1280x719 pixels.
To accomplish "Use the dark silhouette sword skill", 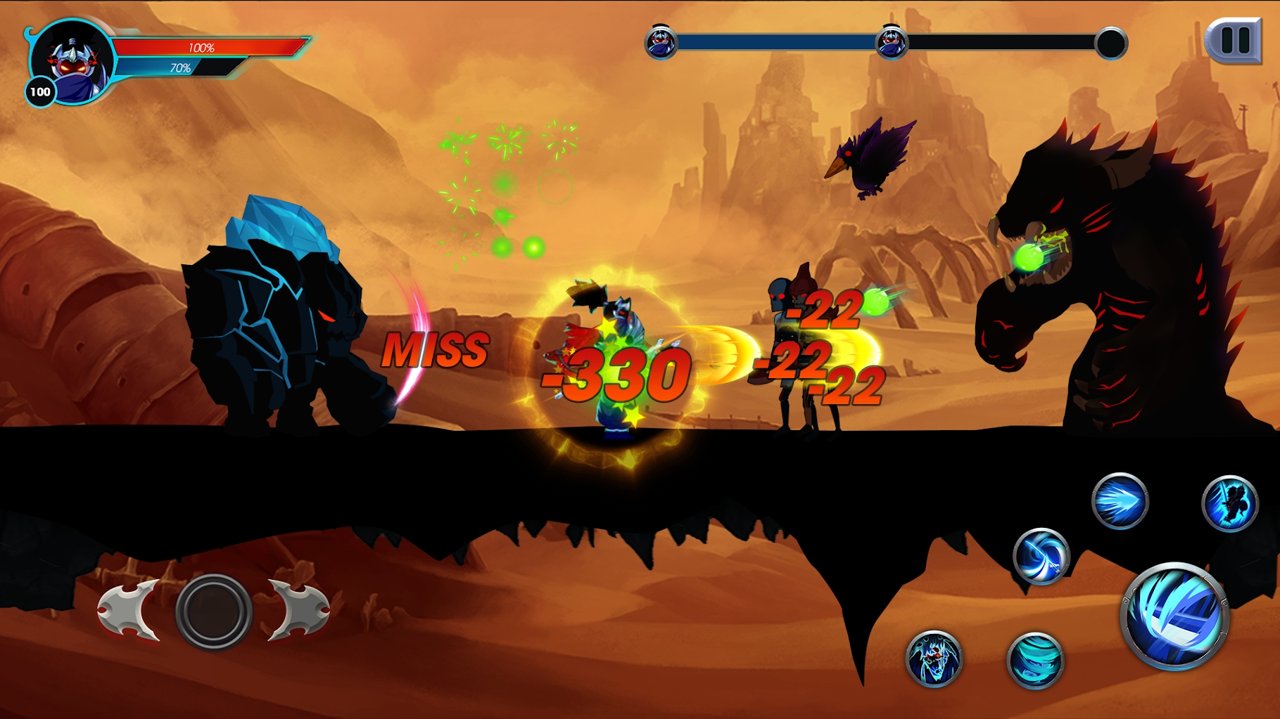I will (1229, 503).
